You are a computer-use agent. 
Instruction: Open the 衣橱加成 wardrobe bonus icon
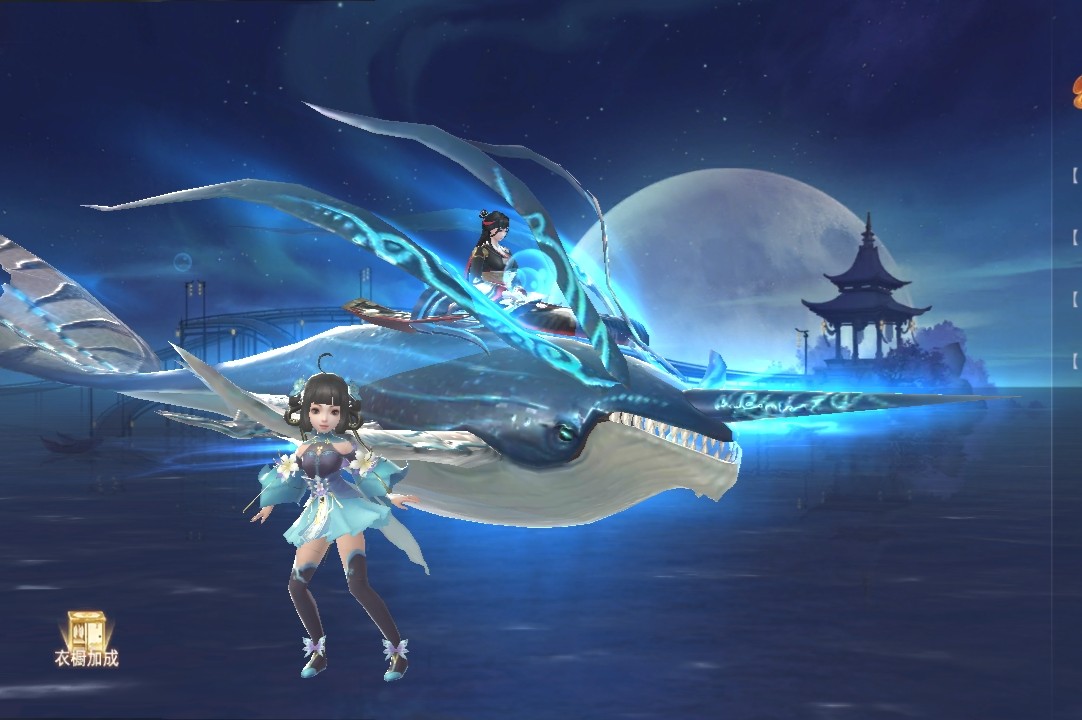[x=87, y=636]
